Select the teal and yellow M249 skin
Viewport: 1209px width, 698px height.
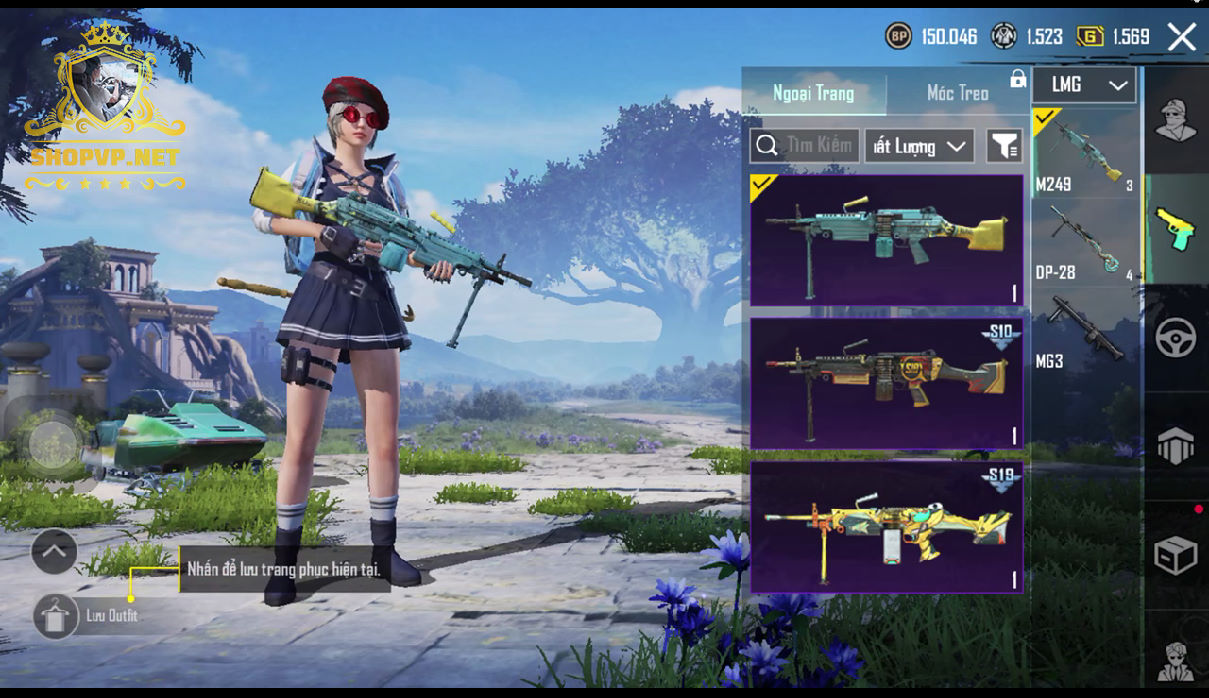tap(886, 240)
